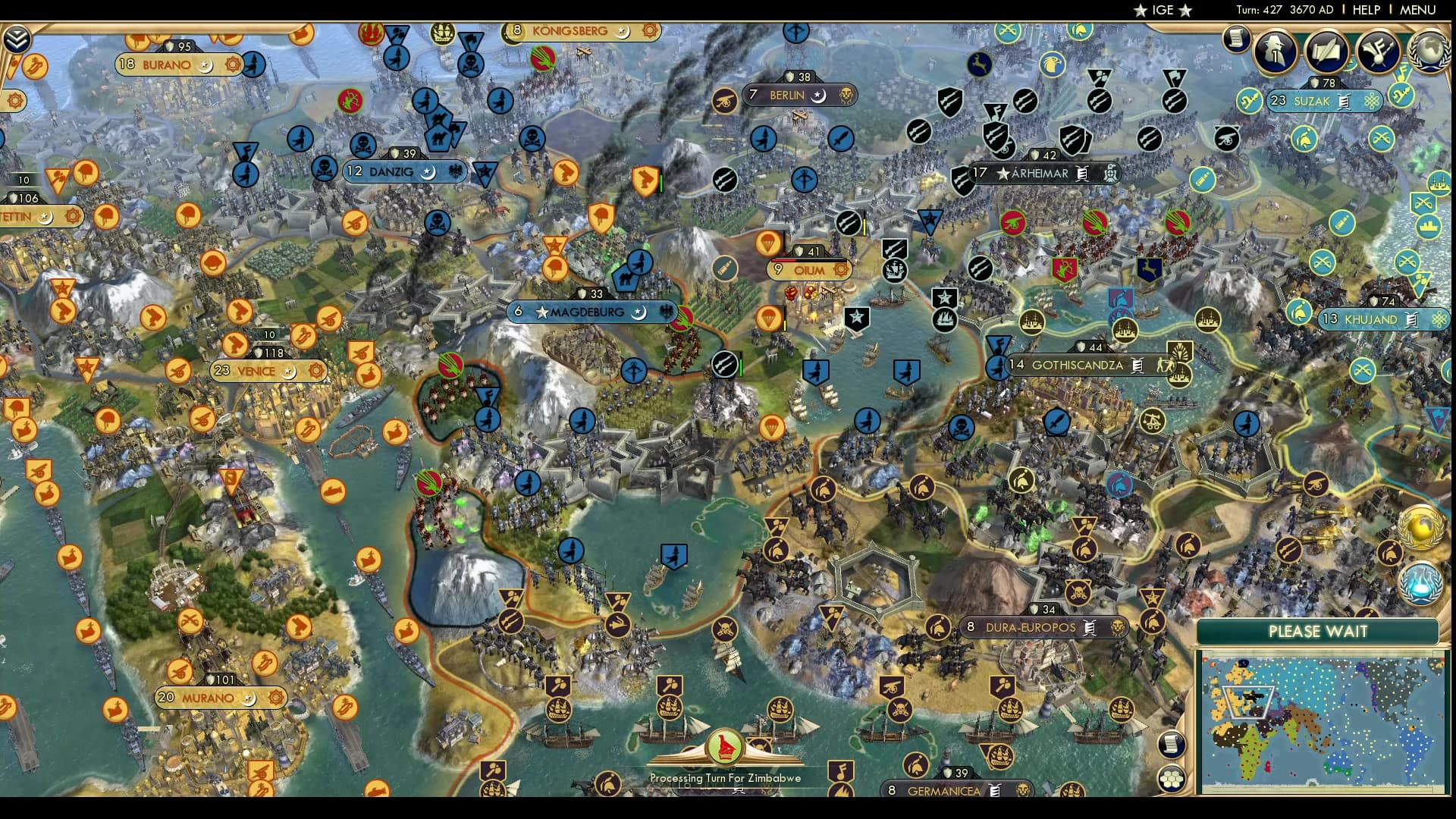1456x819 pixels.
Task: Collapse the panel using the double-chevron button
Action: (16, 39)
